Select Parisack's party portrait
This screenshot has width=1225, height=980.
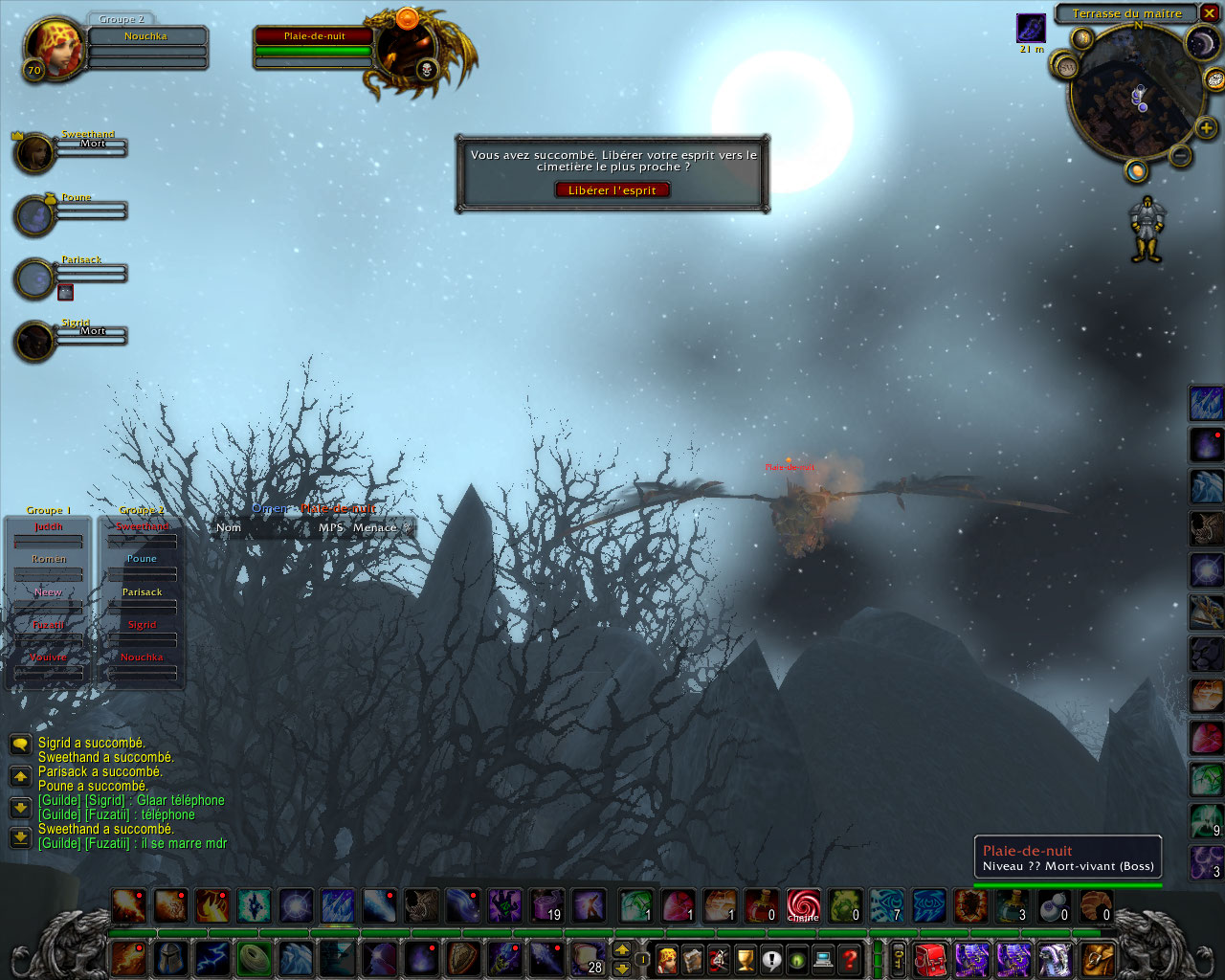pyautogui.click(x=34, y=278)
